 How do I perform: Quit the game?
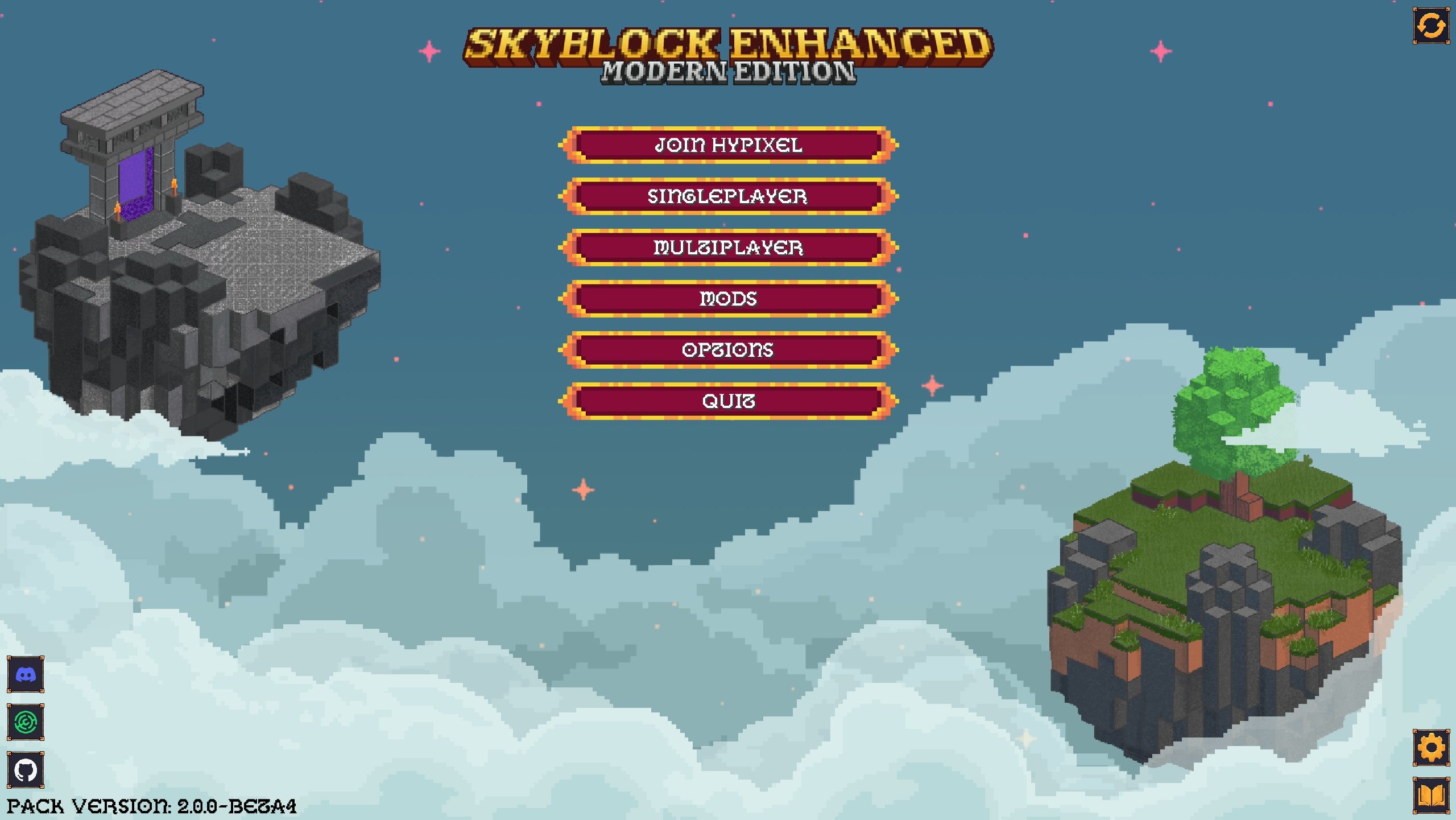pos(728,401)
